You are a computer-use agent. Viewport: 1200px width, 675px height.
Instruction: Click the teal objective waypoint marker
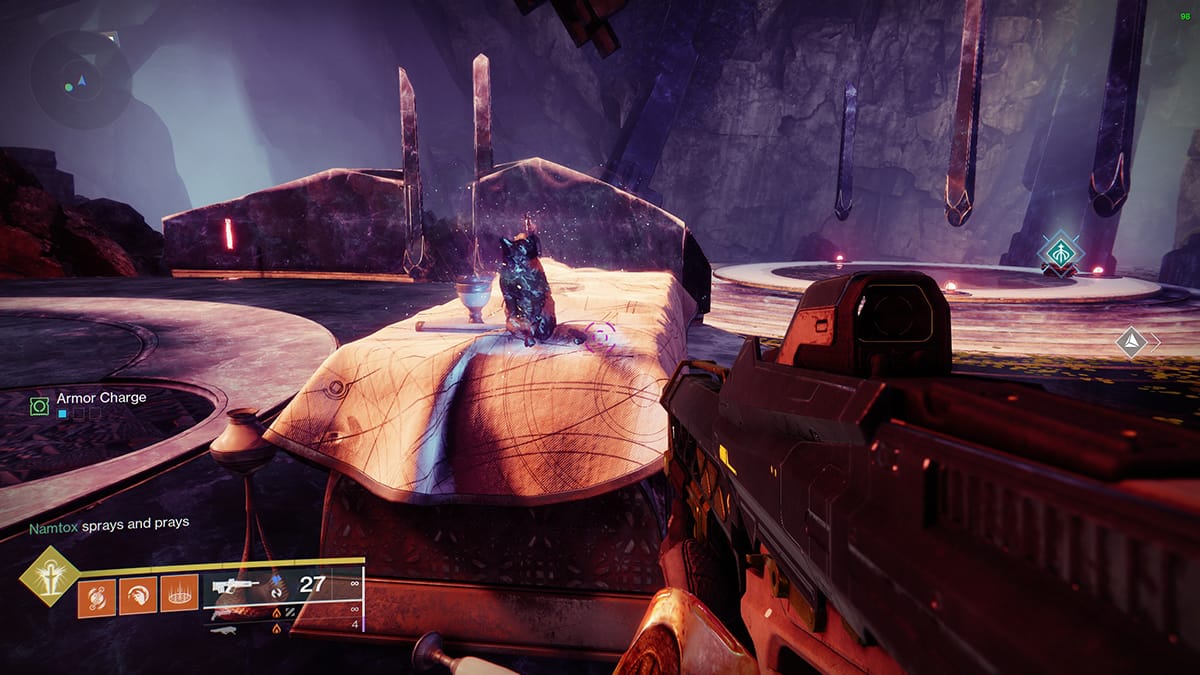click(1057, 250)
